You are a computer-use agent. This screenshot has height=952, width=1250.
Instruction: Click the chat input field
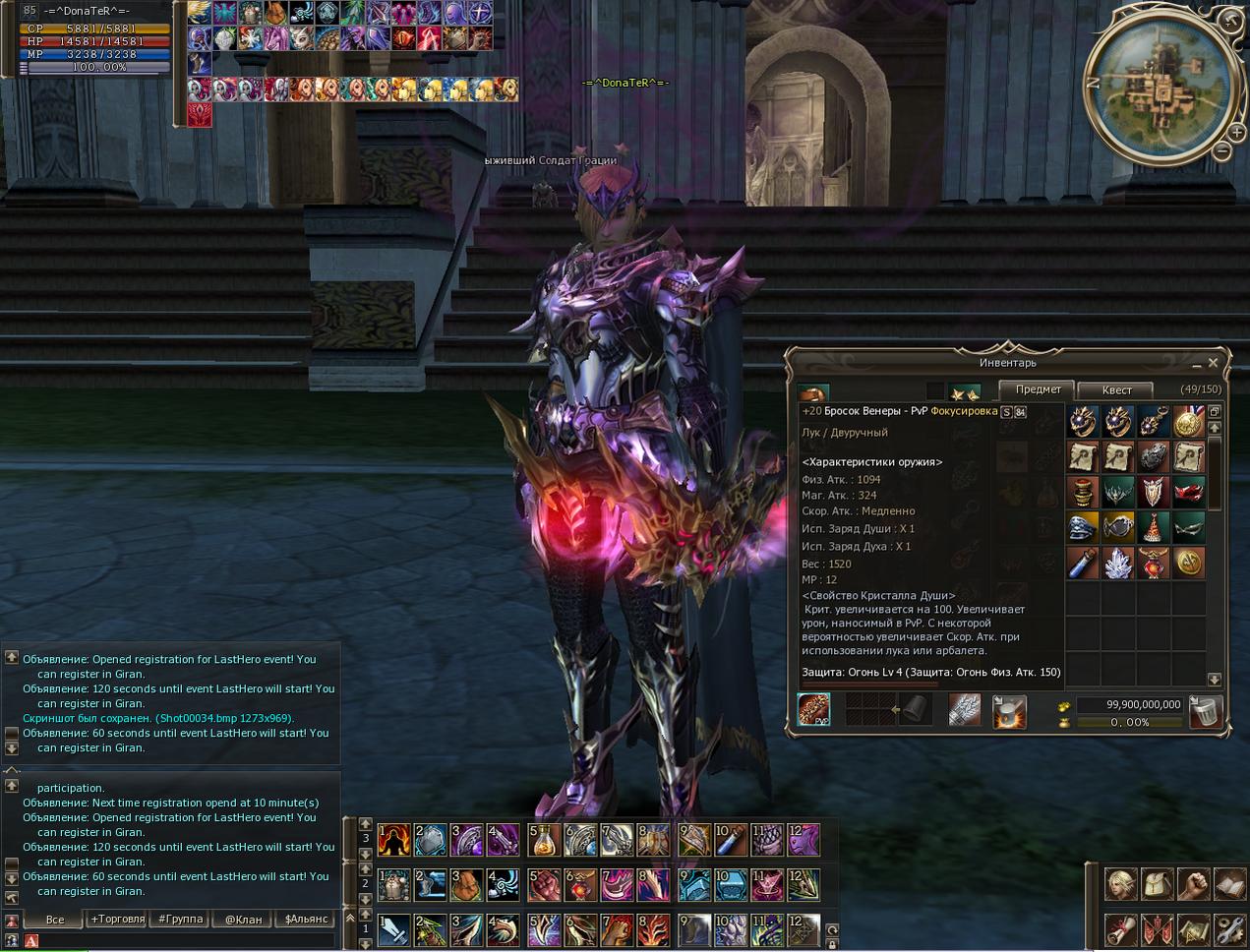point(187,941)
